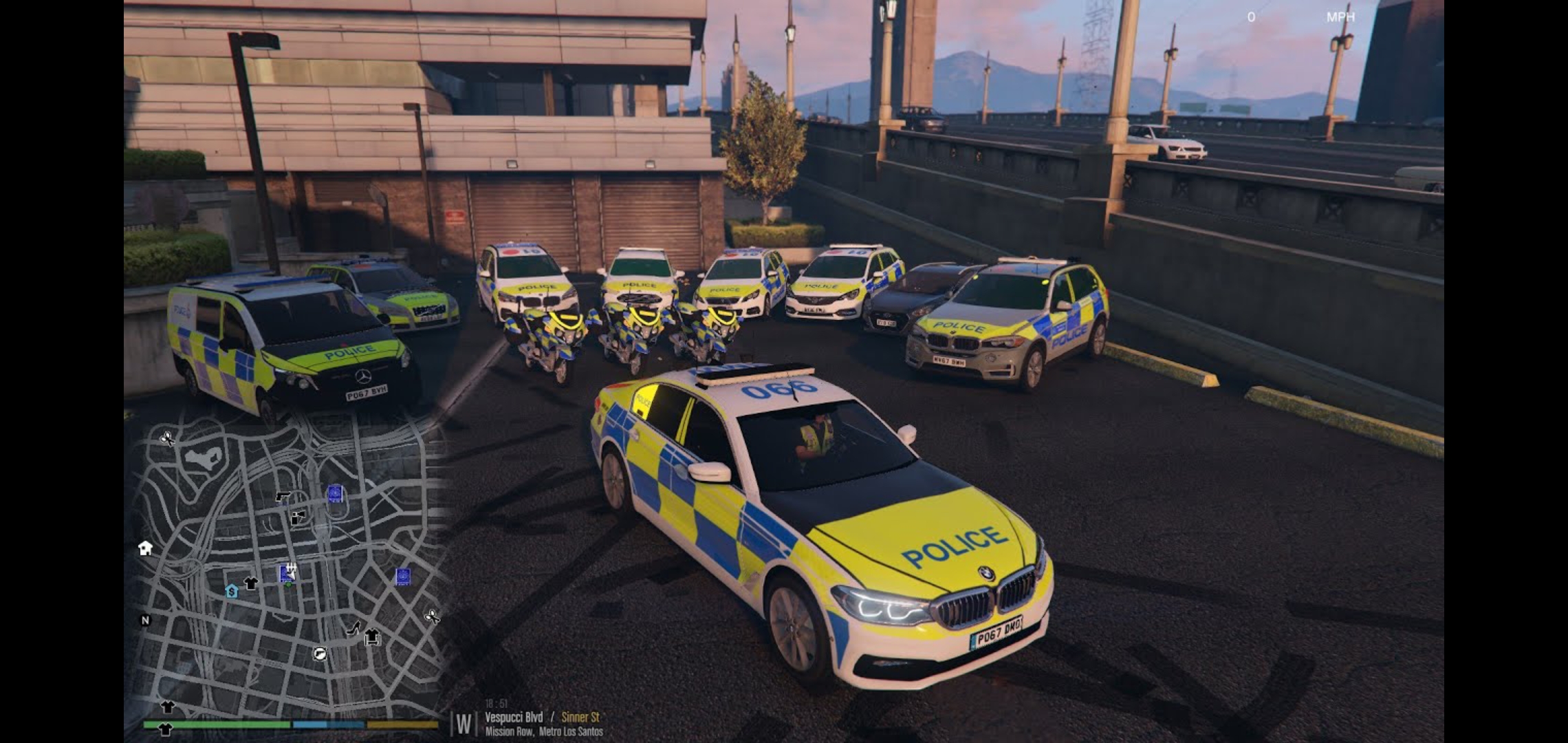Screen dimensions: 1568x743
Task: Click the North 'N' compass indicator
Action: (145, 621)
